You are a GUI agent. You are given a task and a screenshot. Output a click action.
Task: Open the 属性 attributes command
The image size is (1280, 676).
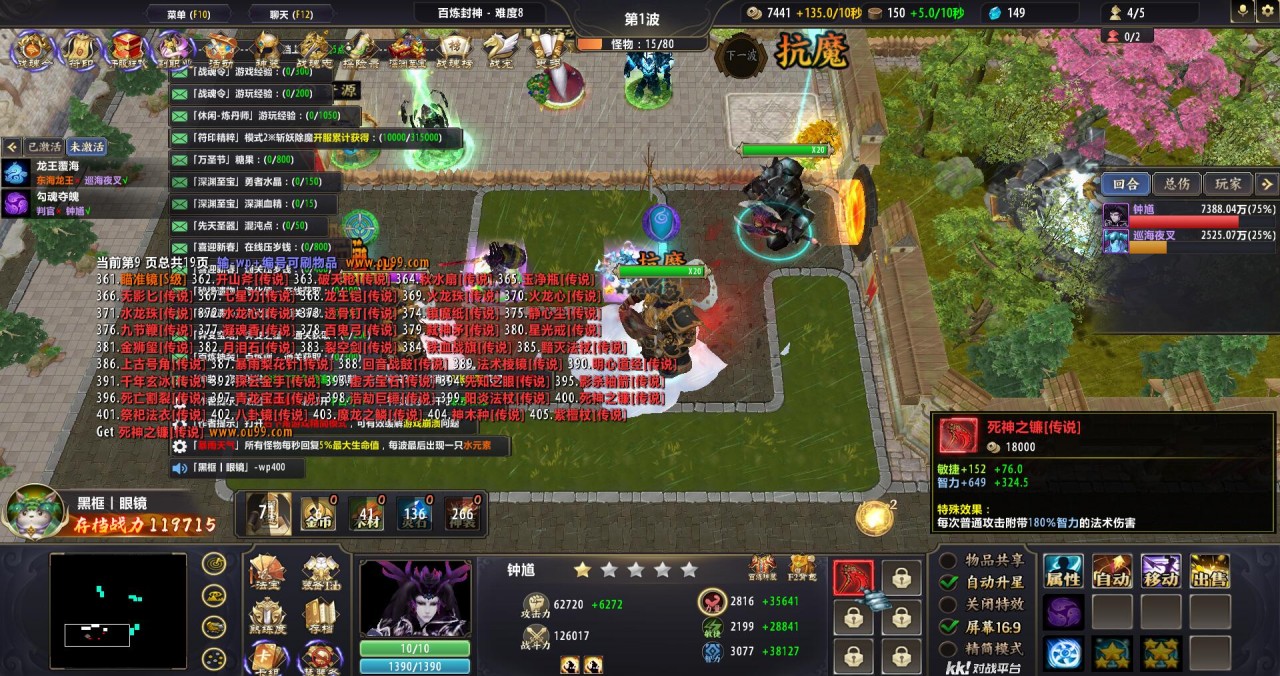click(x=1063, y=572)
